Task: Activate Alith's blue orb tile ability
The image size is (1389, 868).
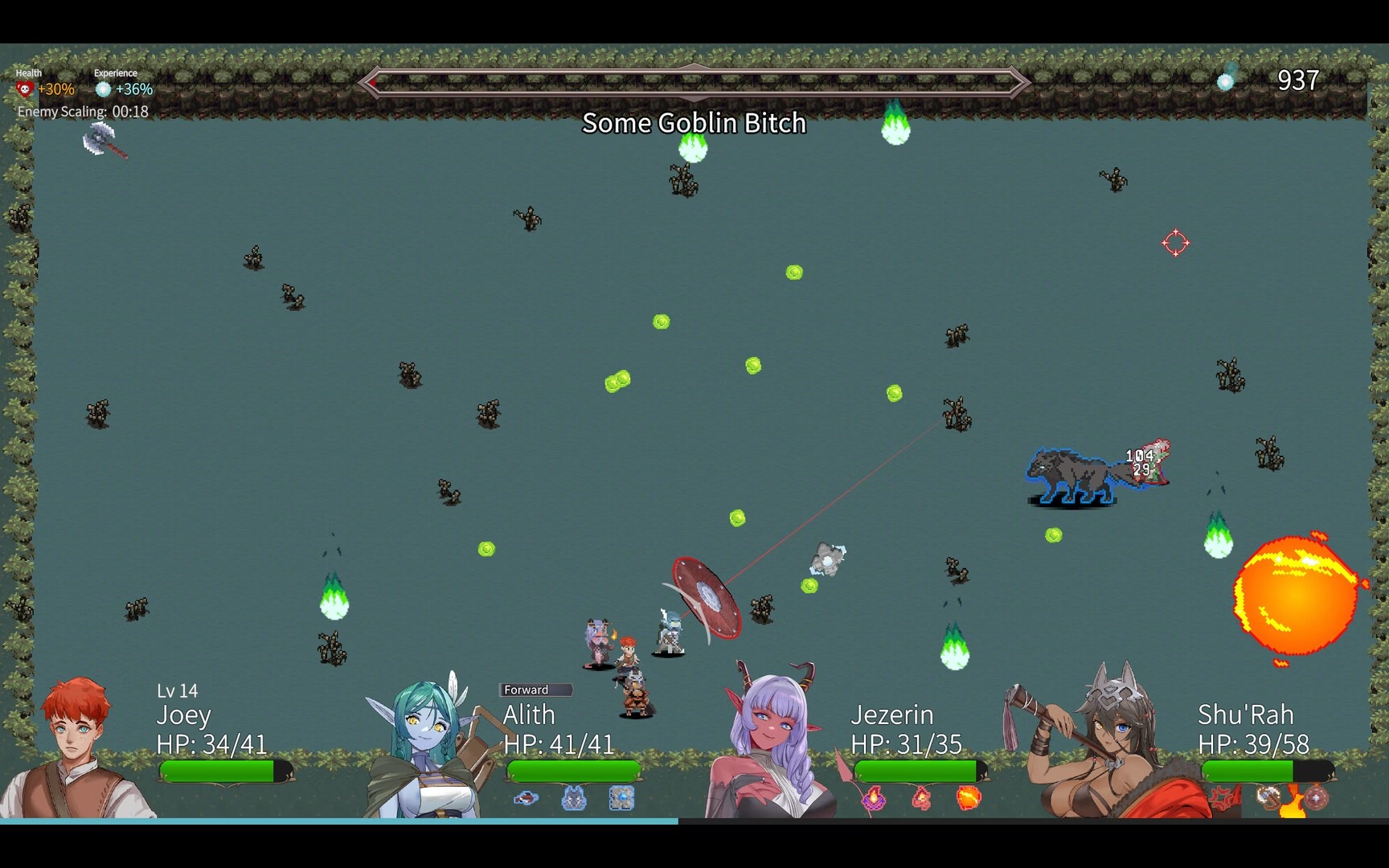Action: pos(621,798)
